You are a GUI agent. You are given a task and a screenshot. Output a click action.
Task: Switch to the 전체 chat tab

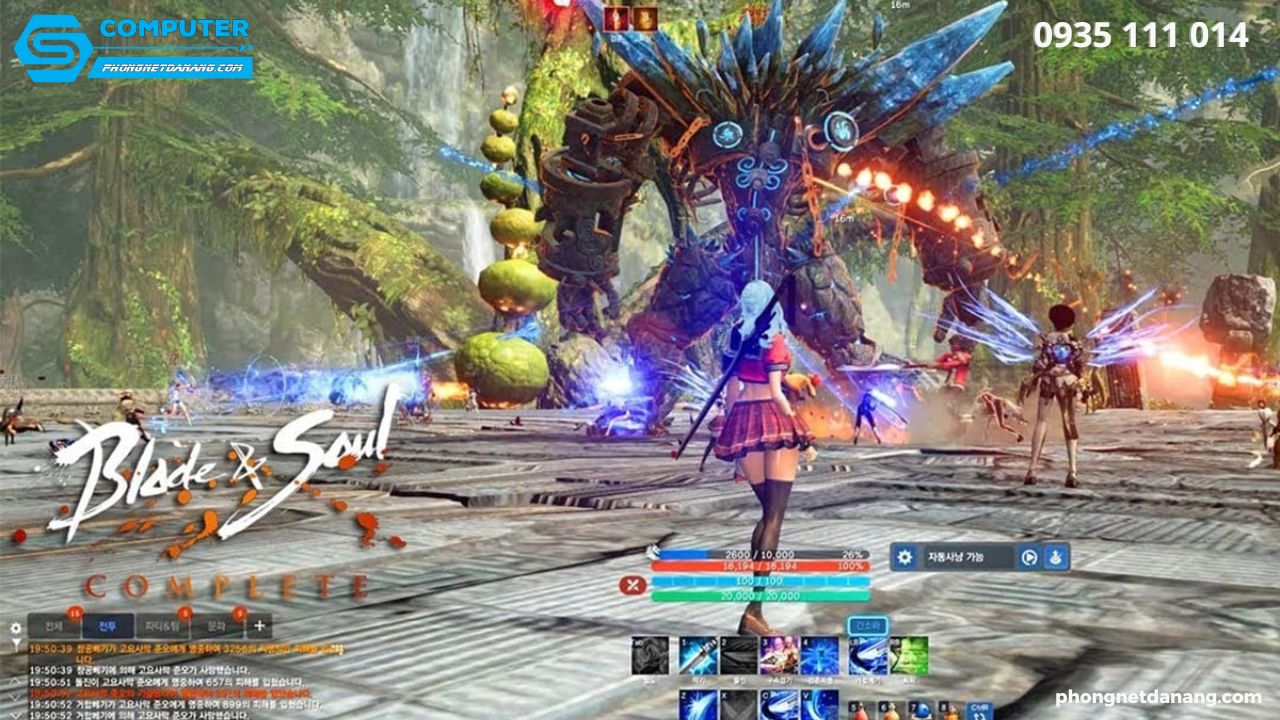click(x=53, y=626)
